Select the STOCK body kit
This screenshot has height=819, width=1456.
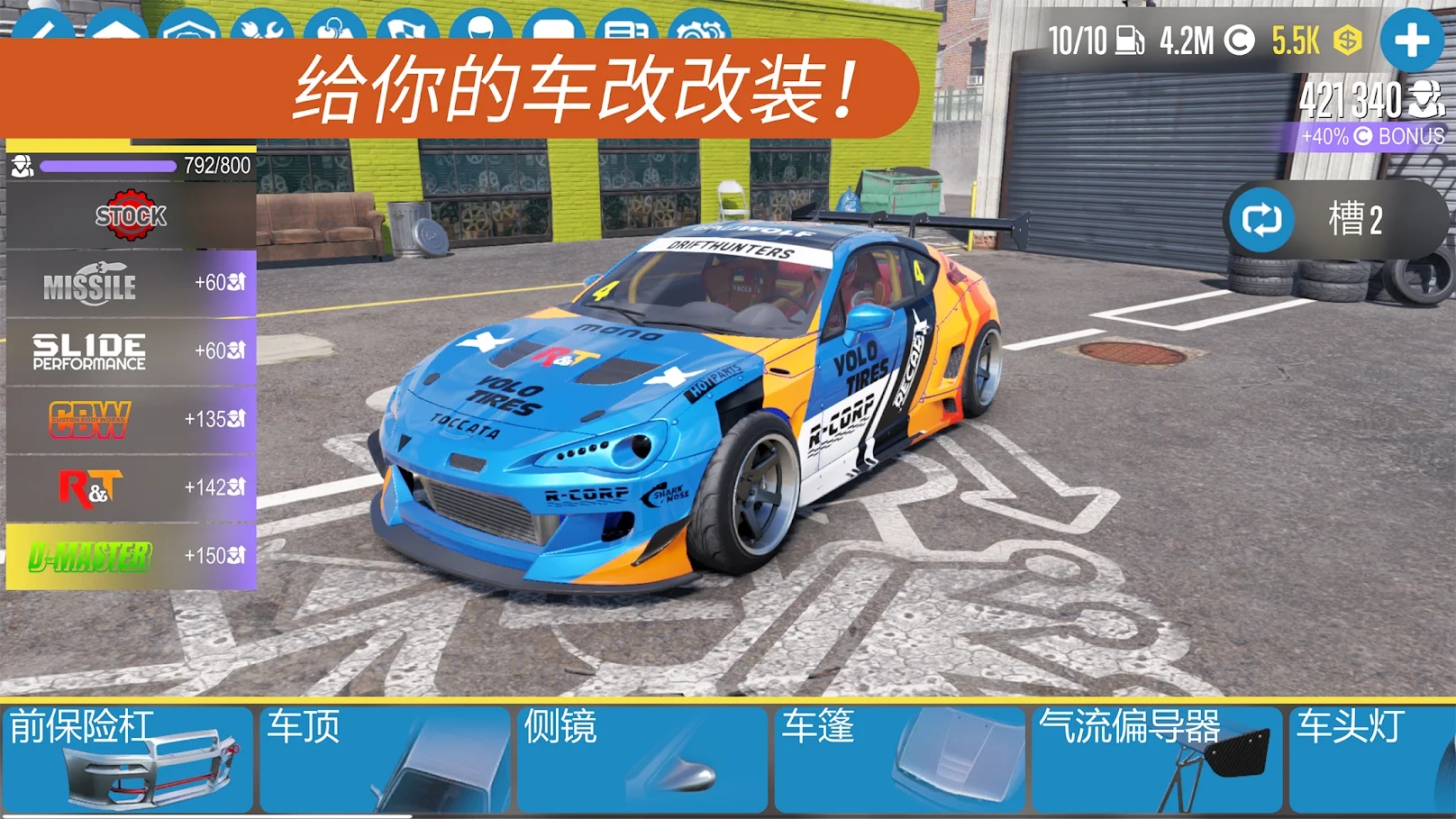131,216
